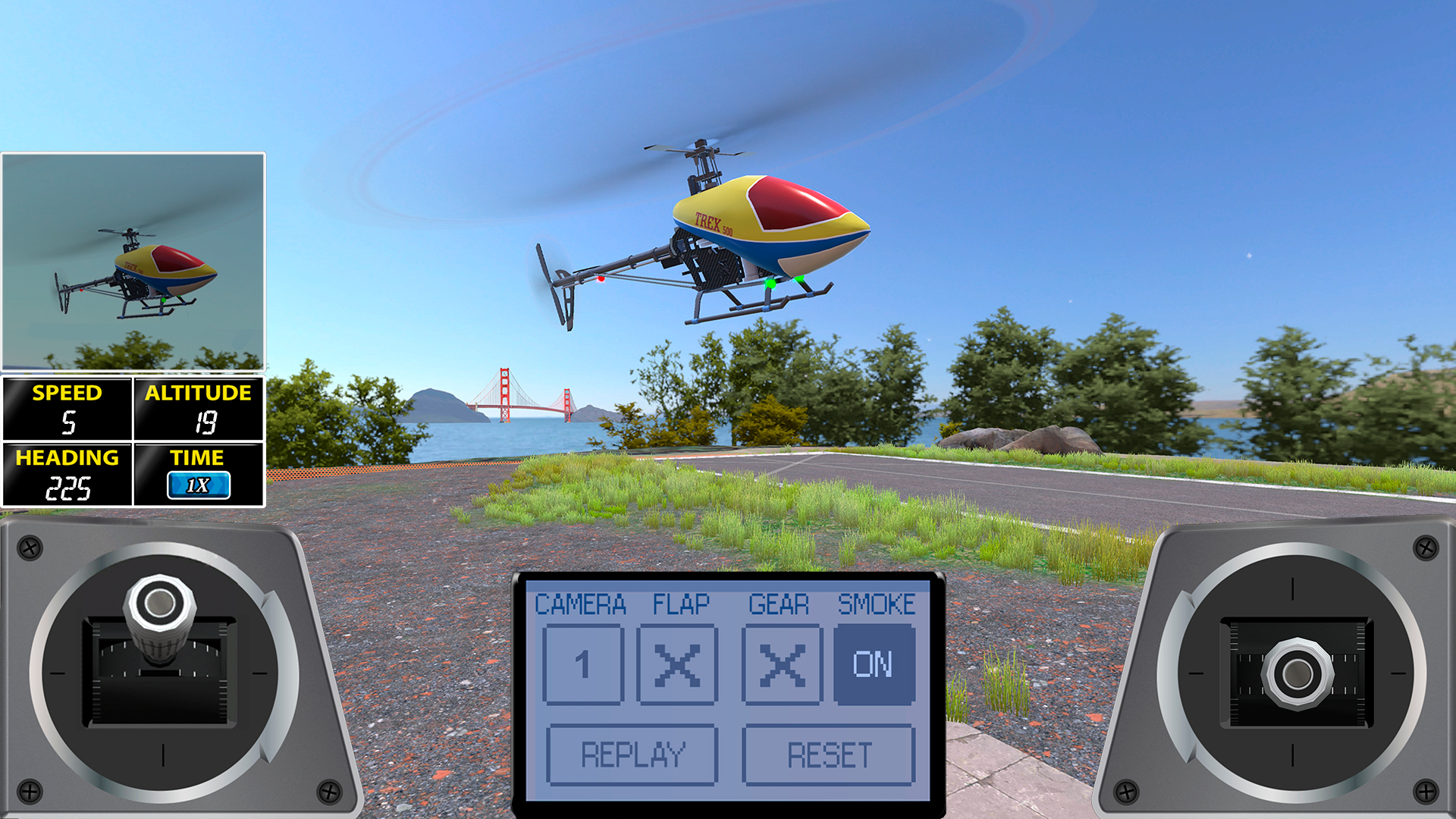The image size is (1456, 819).
Task: Toggle the GEAR control
Action: (x=781, y=665)
